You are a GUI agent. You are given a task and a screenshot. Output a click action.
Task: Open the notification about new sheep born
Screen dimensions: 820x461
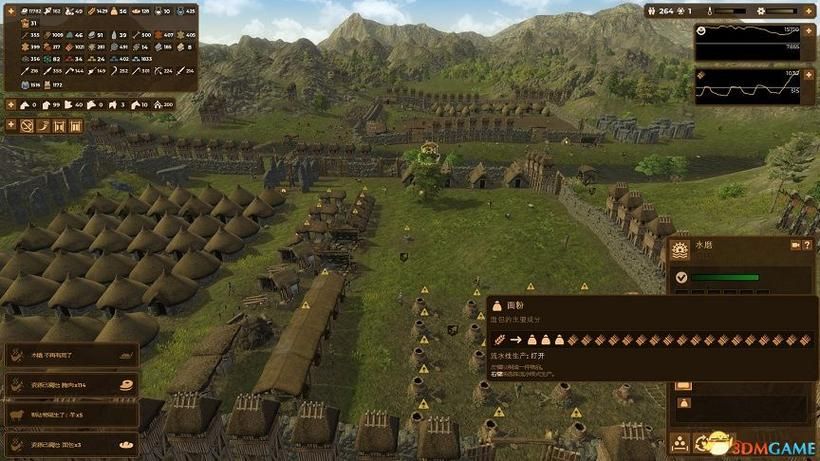click(70, 413)
